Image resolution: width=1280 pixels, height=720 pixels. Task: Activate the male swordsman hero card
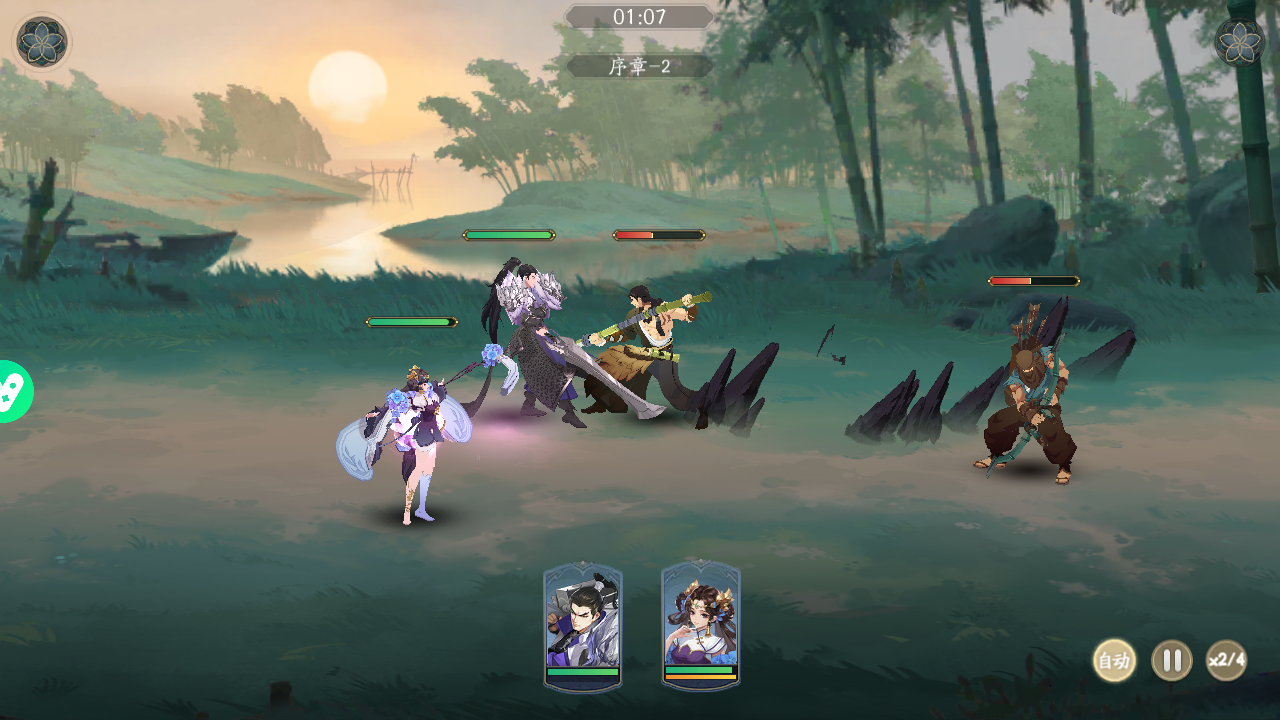point(583,625)
